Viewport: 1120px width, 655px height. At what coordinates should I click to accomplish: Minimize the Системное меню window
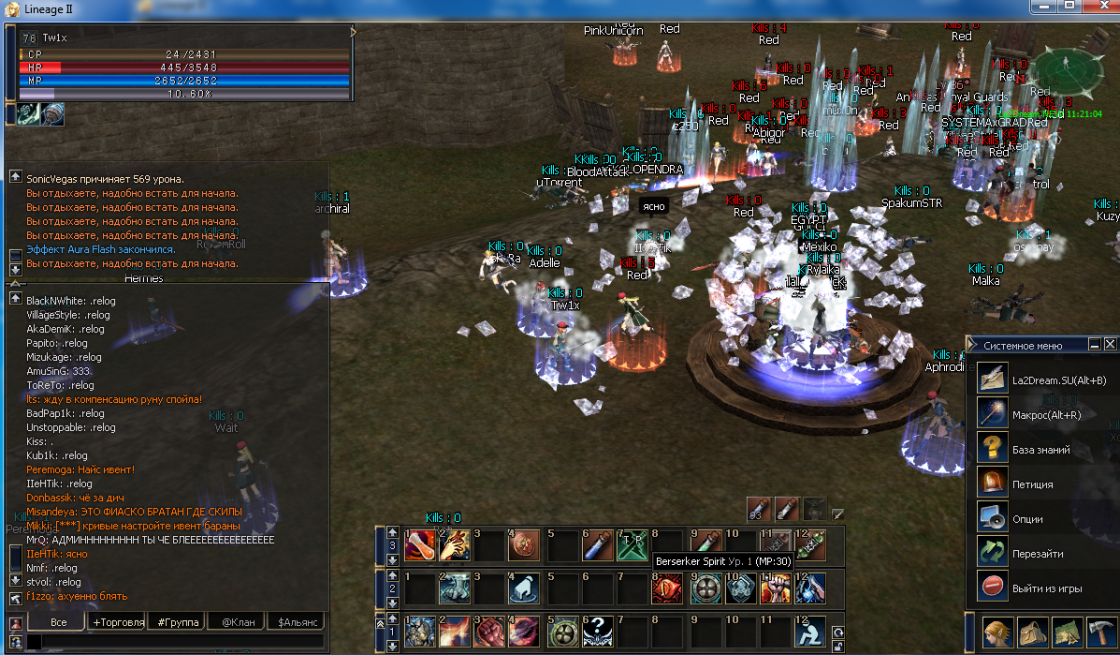pyautogui.click(x=1093, y=344)
